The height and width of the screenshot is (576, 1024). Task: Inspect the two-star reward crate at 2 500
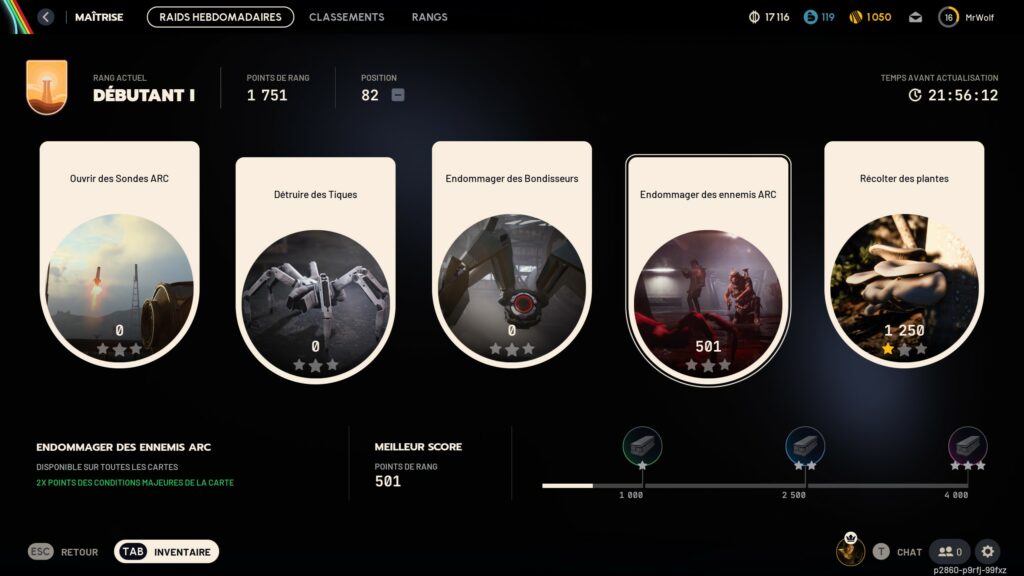pos(805,445)
